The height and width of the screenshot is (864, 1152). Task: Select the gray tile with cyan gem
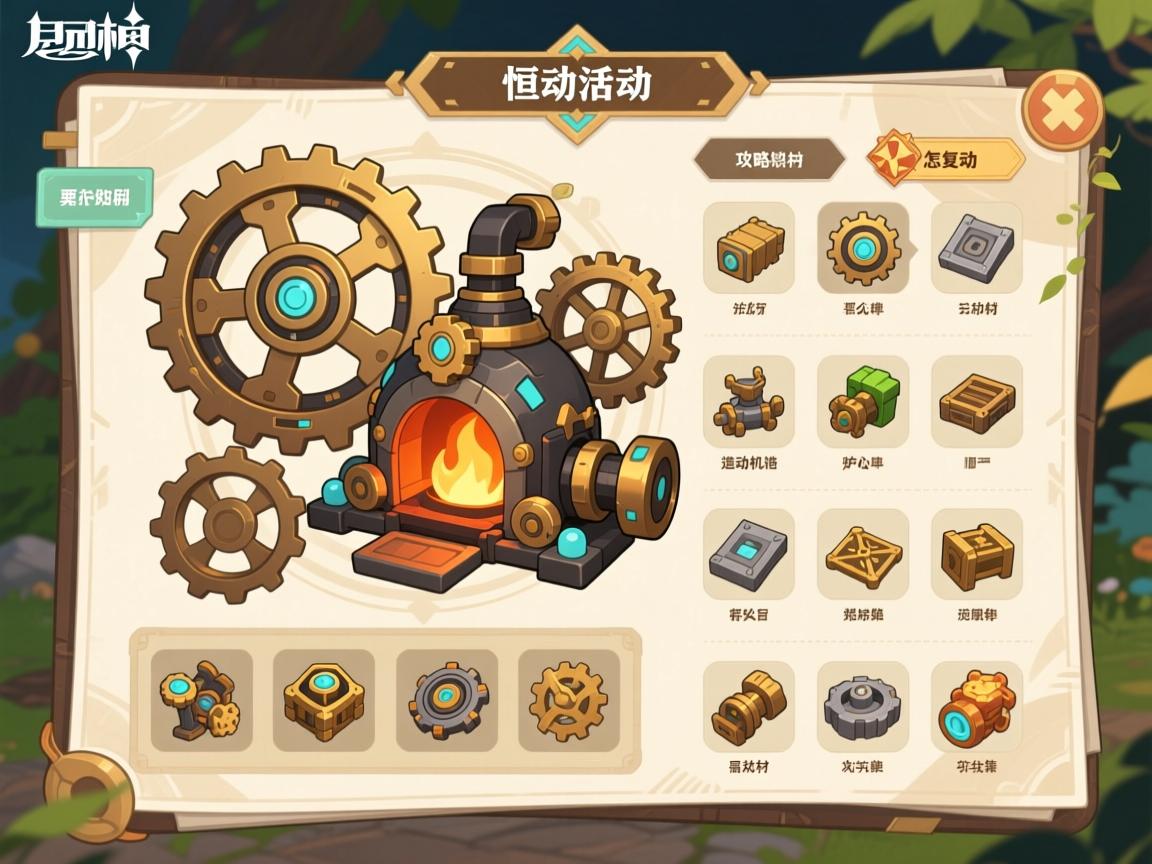[x=749, y=555]
